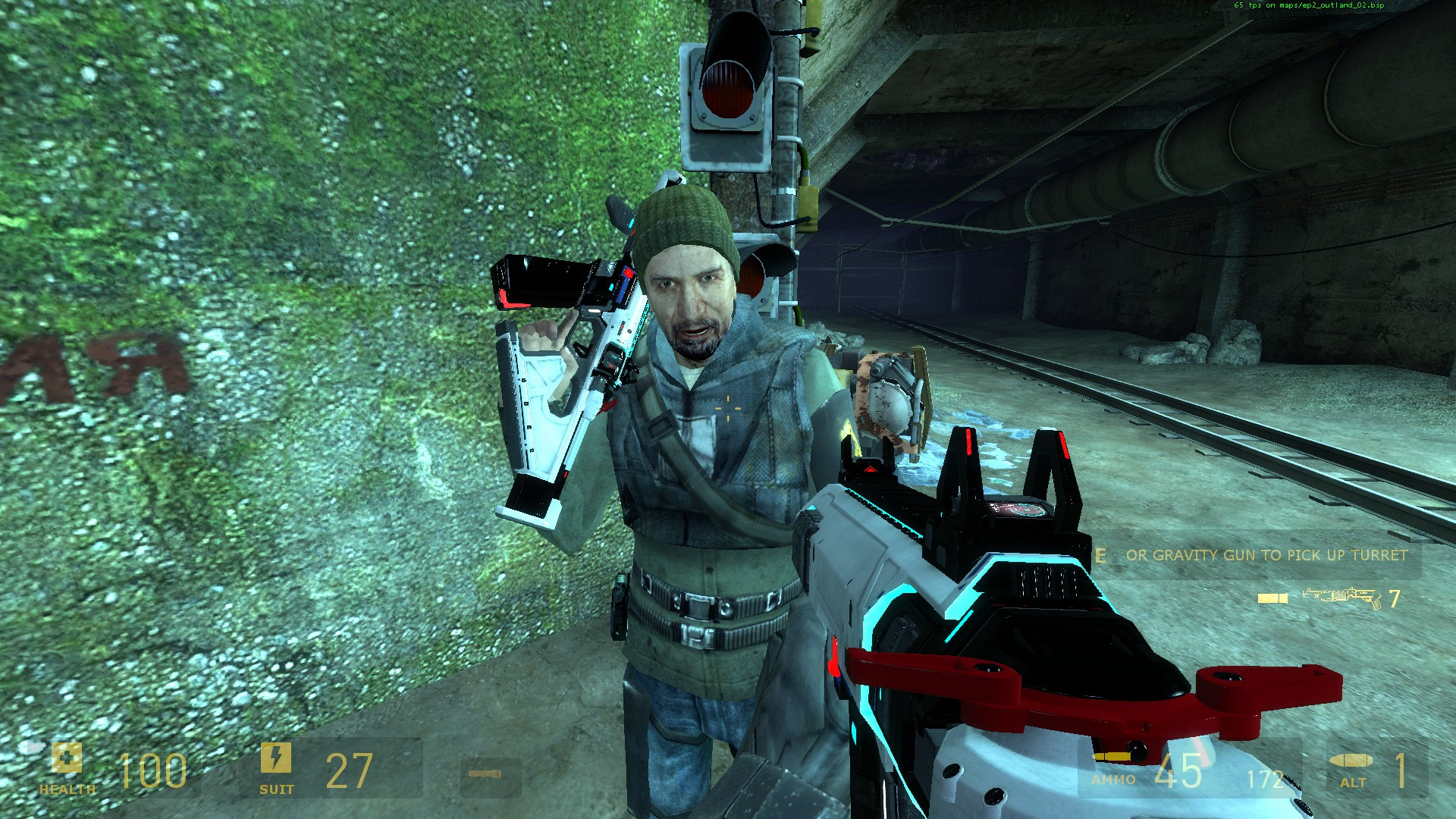
Task: Click the orange crosshair at screen center
Action: (x=727, y=409)
